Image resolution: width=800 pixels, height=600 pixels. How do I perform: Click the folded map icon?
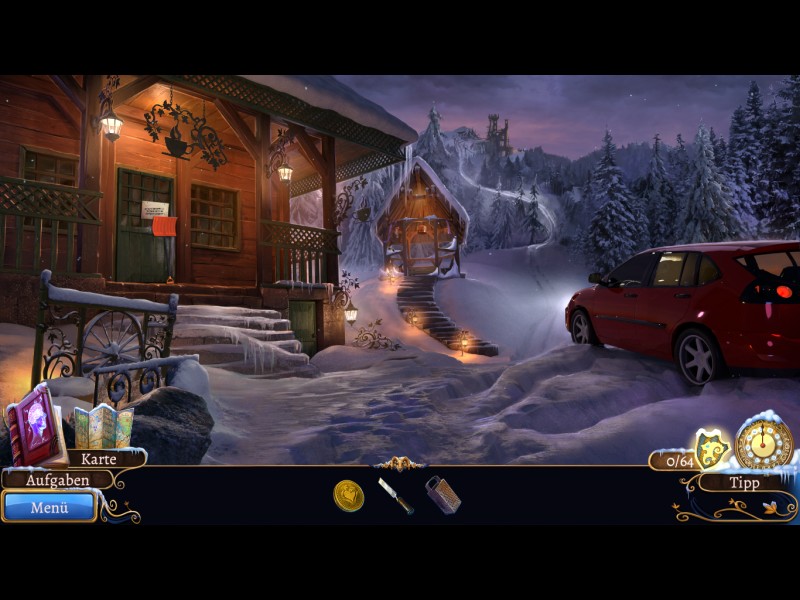[103, 426]
